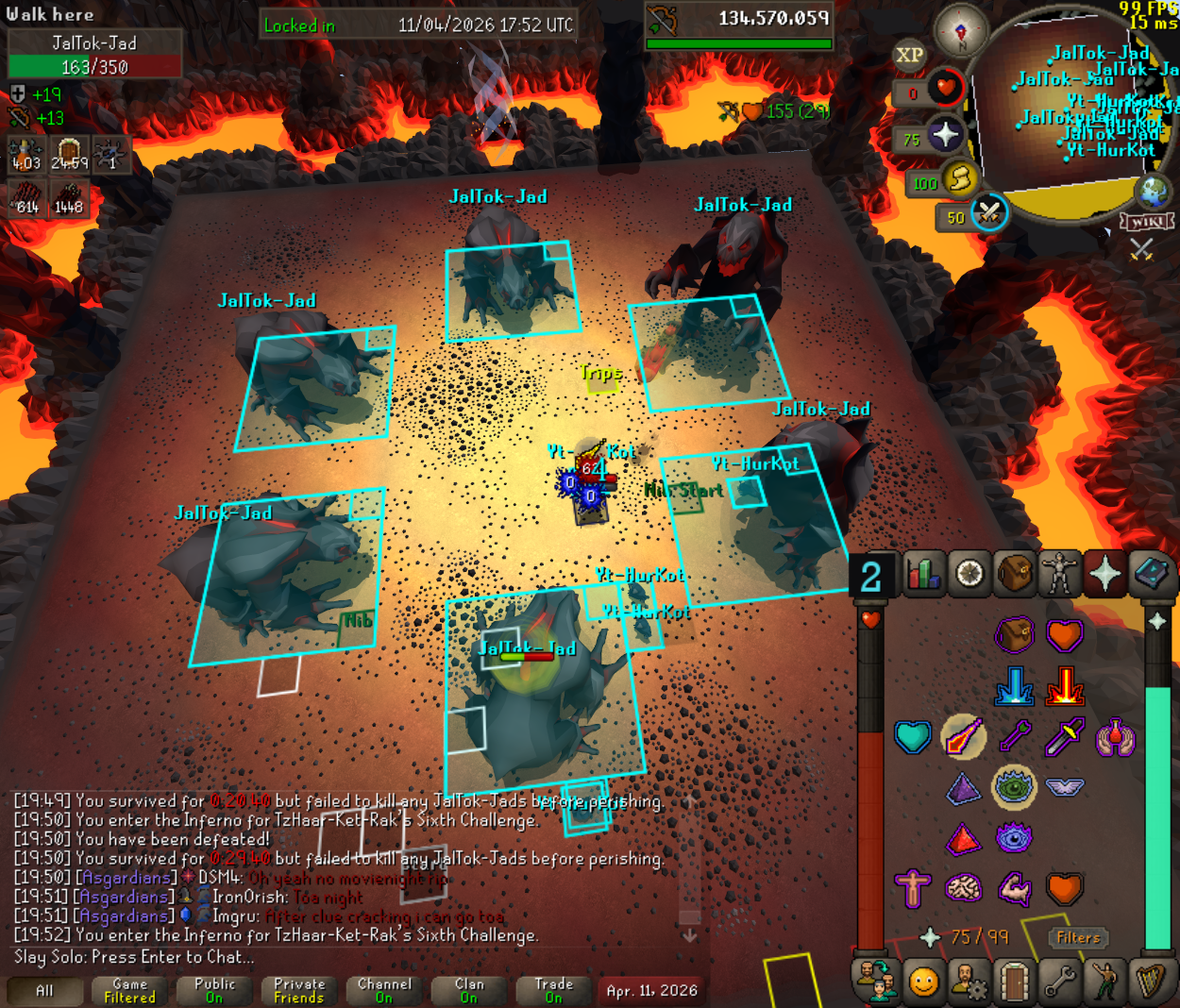1180x1008 pixels.
Task: Click the prayer Filters button
Action: pos(1078,937)
